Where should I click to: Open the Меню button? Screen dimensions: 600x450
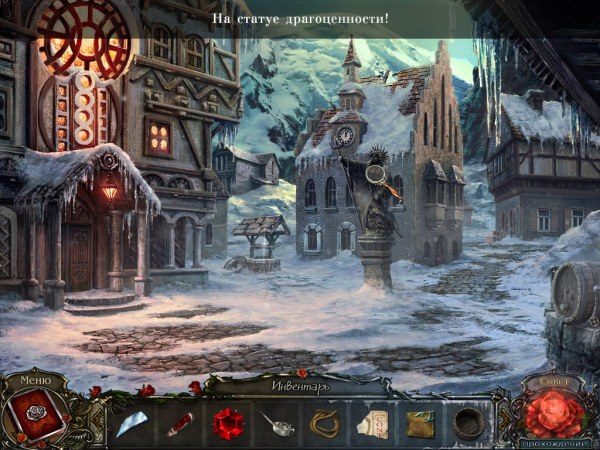point(35,380)
